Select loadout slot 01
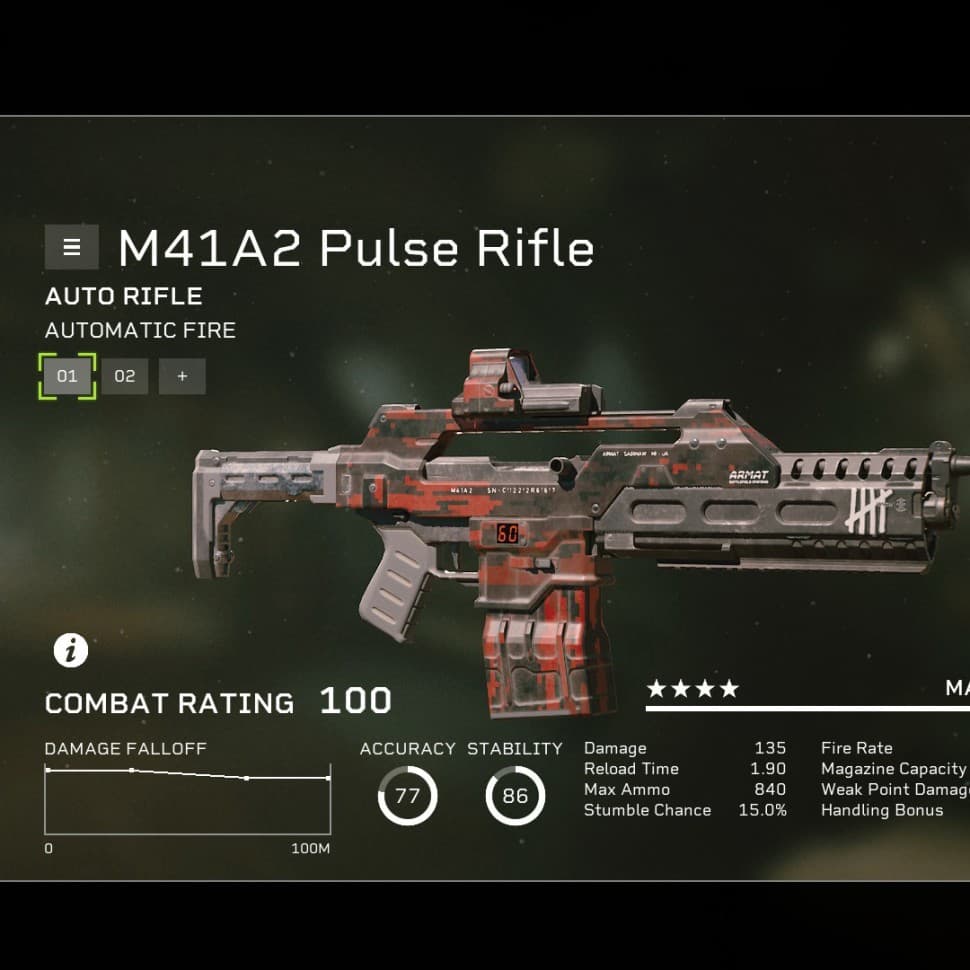Viewport: 970px width, 970px height. tap(67, 376)
